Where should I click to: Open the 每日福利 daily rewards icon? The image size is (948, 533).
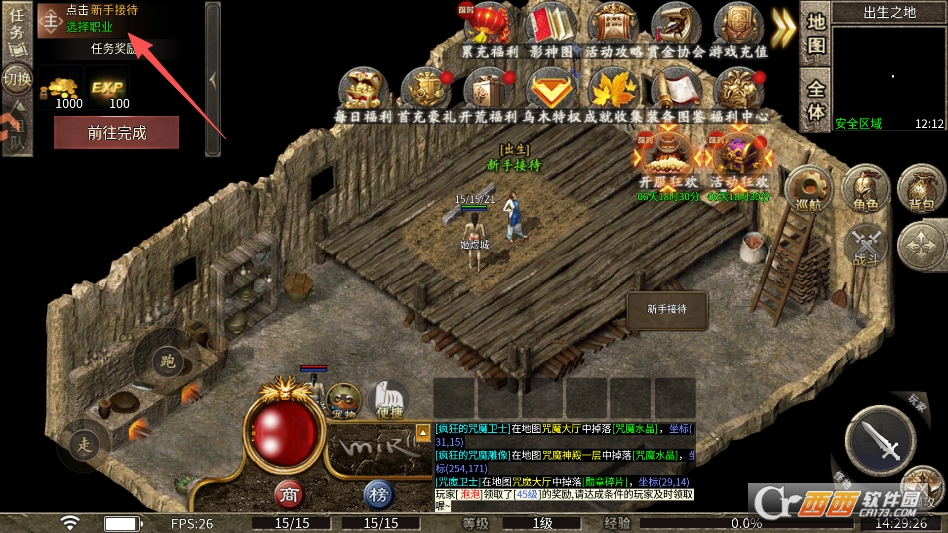pyautogui.click(x=363, y=92)
